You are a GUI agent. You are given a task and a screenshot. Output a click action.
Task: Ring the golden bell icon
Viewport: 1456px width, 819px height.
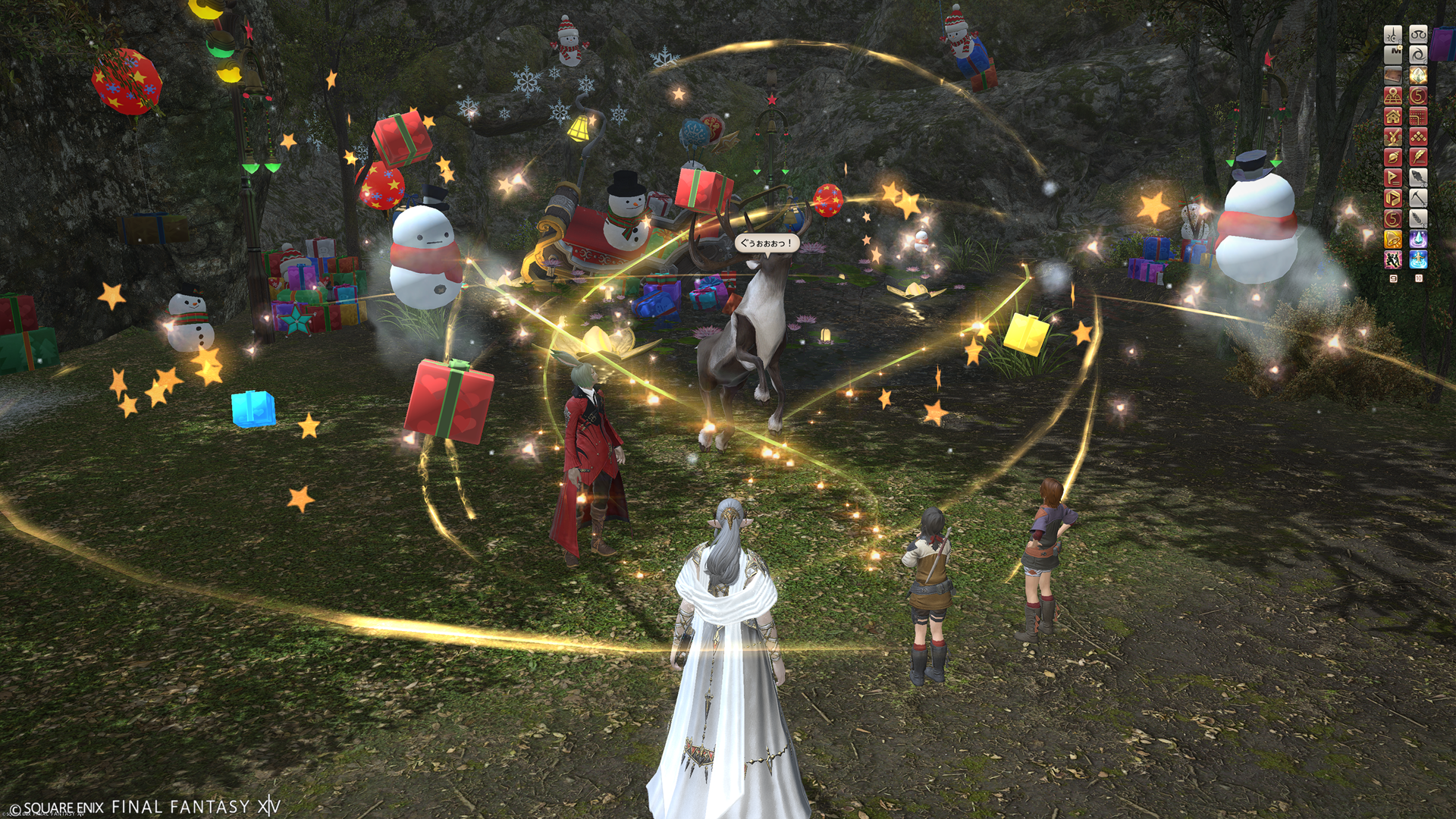[x=1393, y=239]
